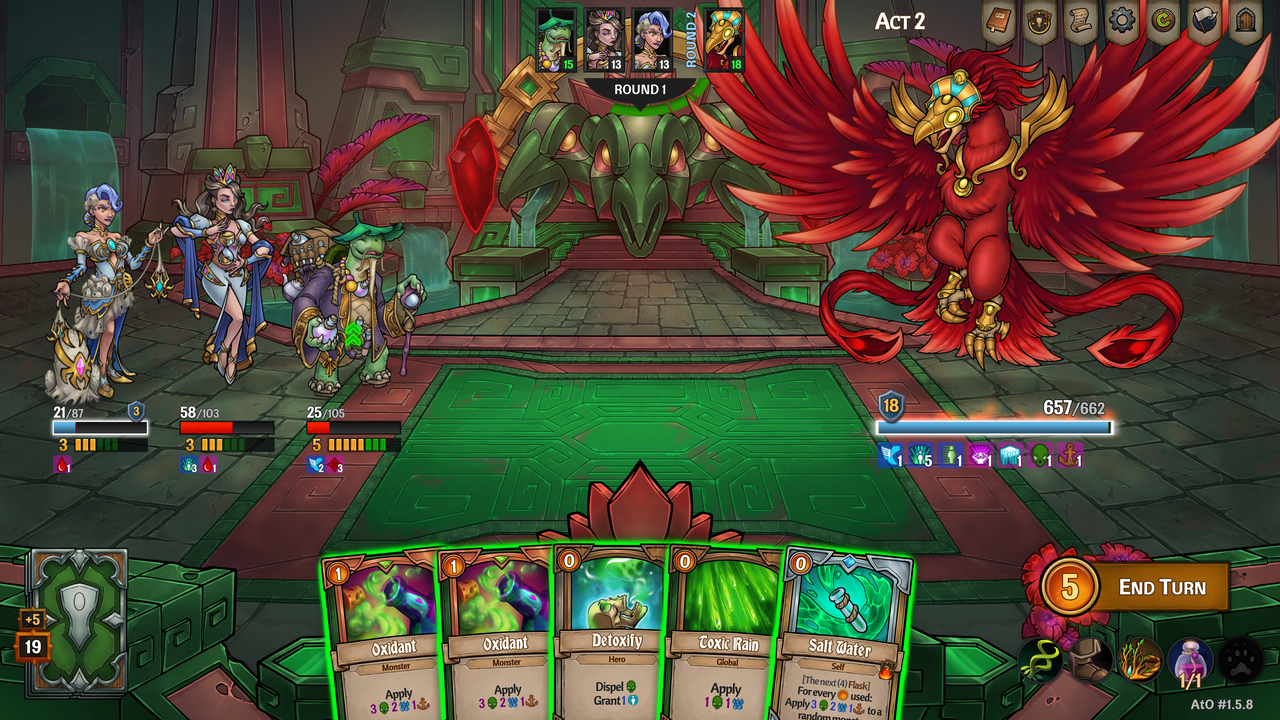
Task: Open the settings gear menu
Action: click(1122, 20)
